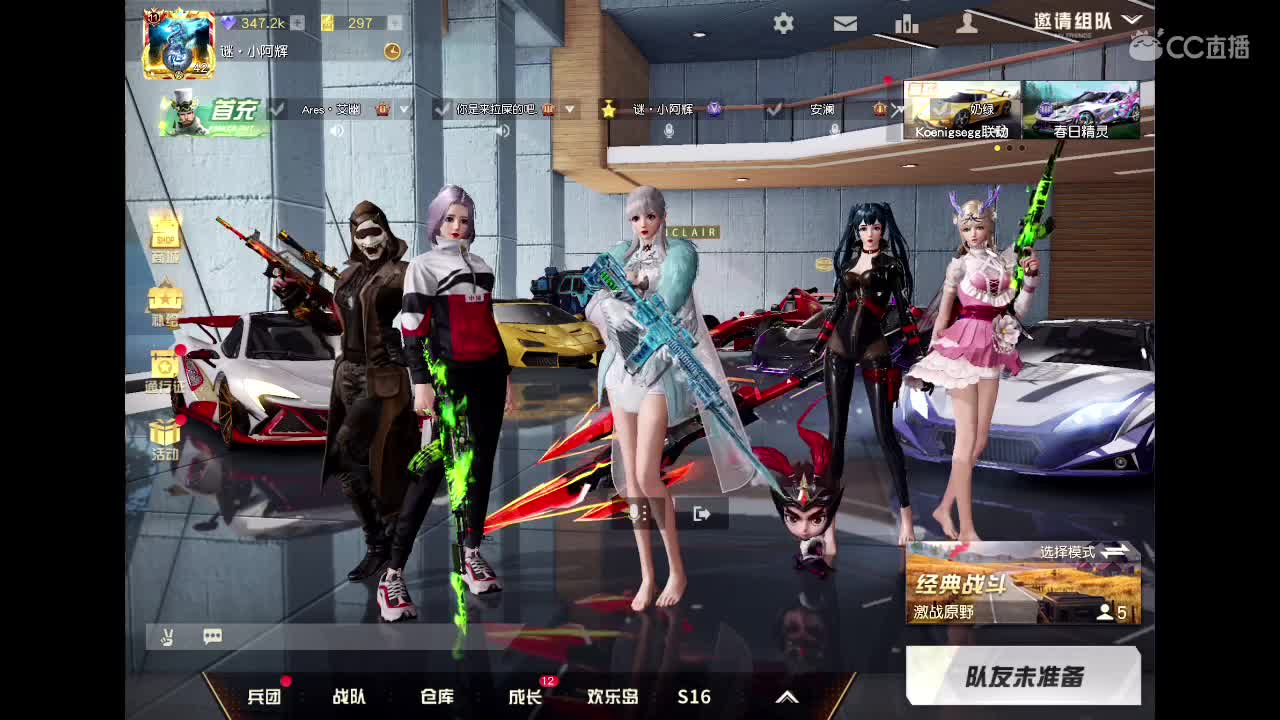Image resolution: width=1280 pixels, height=720 pixels.
Task: Click the 队友未准备 button
Action: [1022, 676]
